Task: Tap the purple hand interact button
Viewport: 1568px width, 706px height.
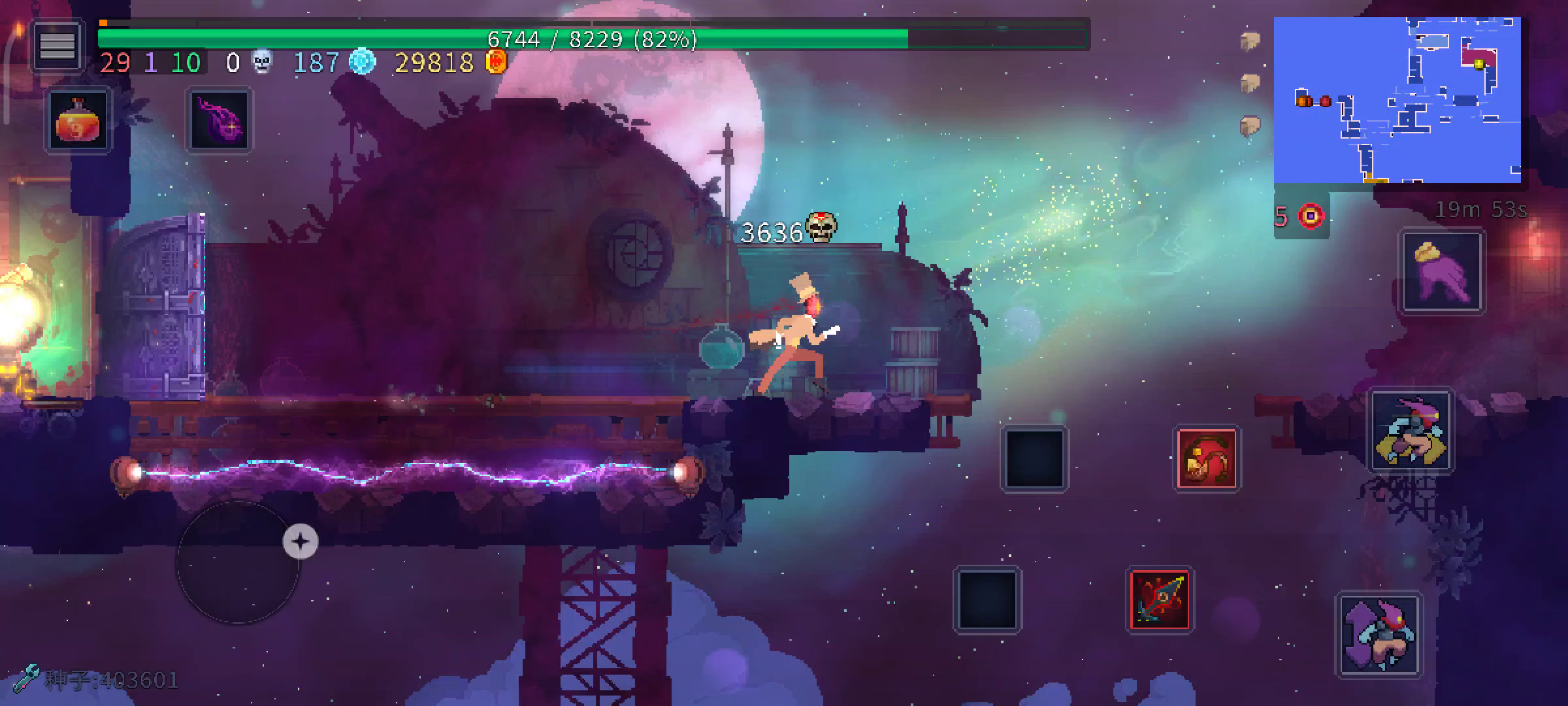Action: coord(1443,273)
